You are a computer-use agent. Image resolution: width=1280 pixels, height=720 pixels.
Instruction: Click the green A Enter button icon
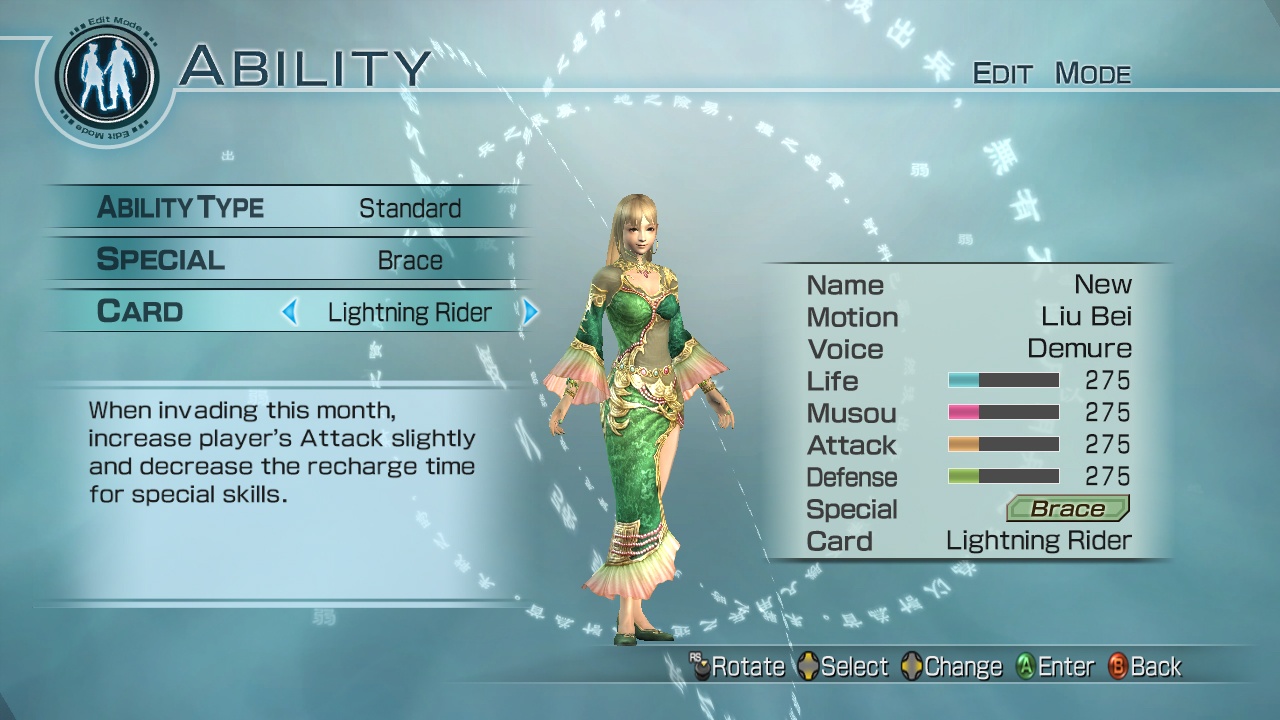[1026, 666]
